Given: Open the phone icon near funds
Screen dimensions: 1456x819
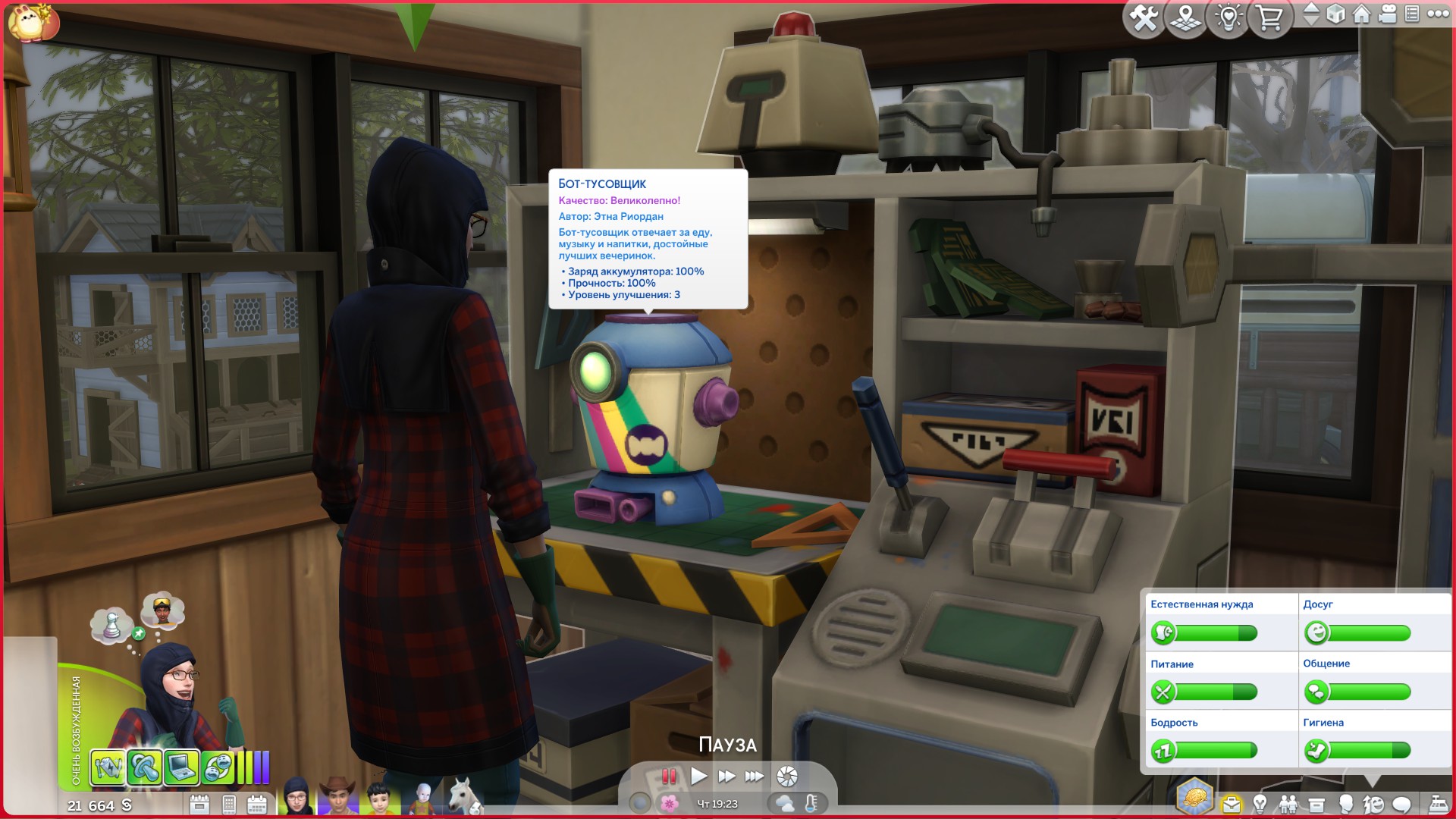Looking at the screenshot, I should point(229,805).
